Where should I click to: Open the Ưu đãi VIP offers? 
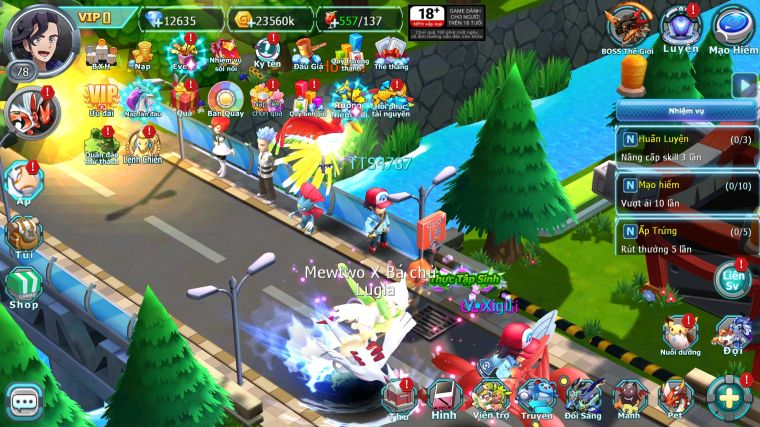(100, 100)
